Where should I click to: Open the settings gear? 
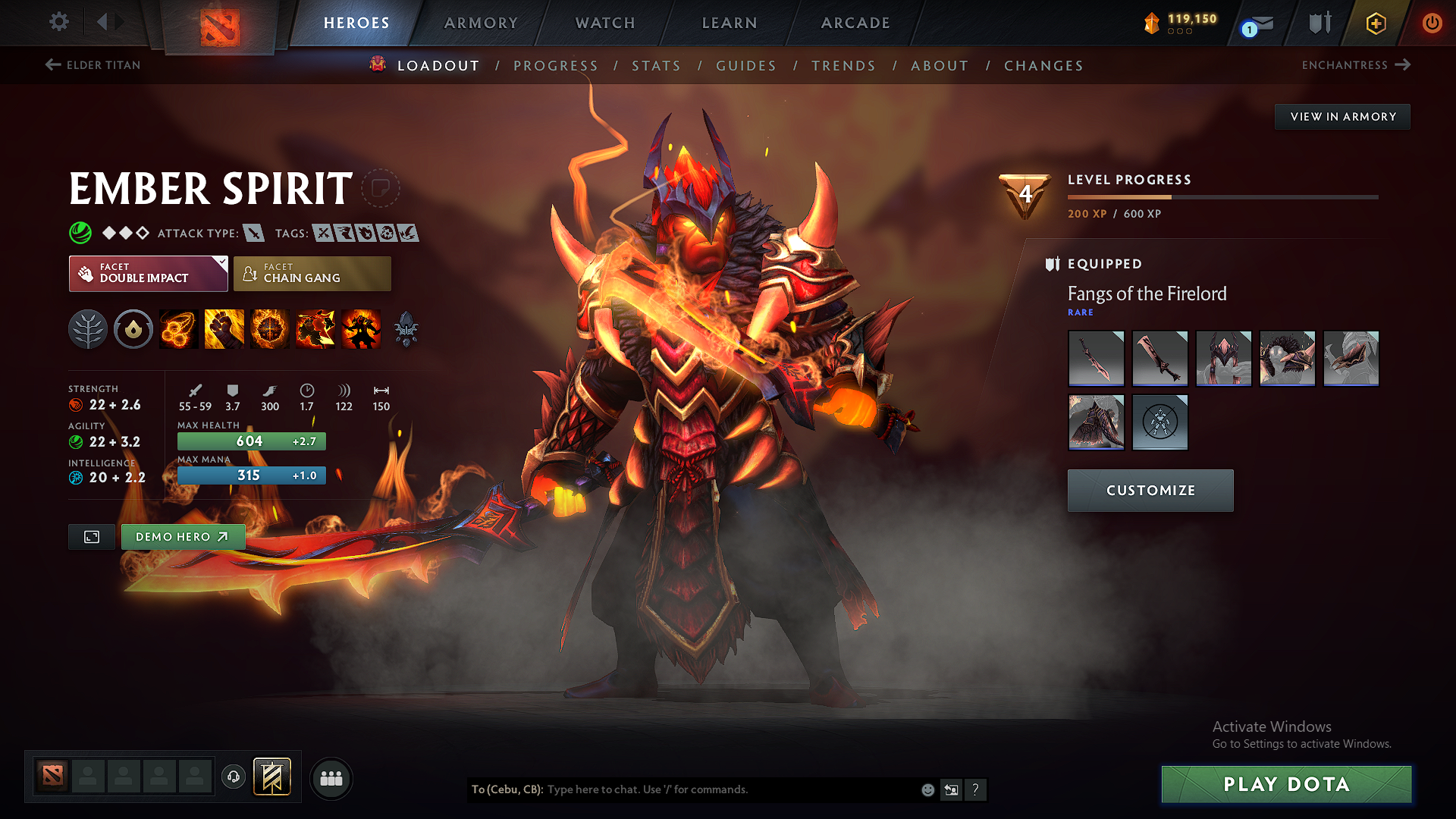tap(58, 22)
